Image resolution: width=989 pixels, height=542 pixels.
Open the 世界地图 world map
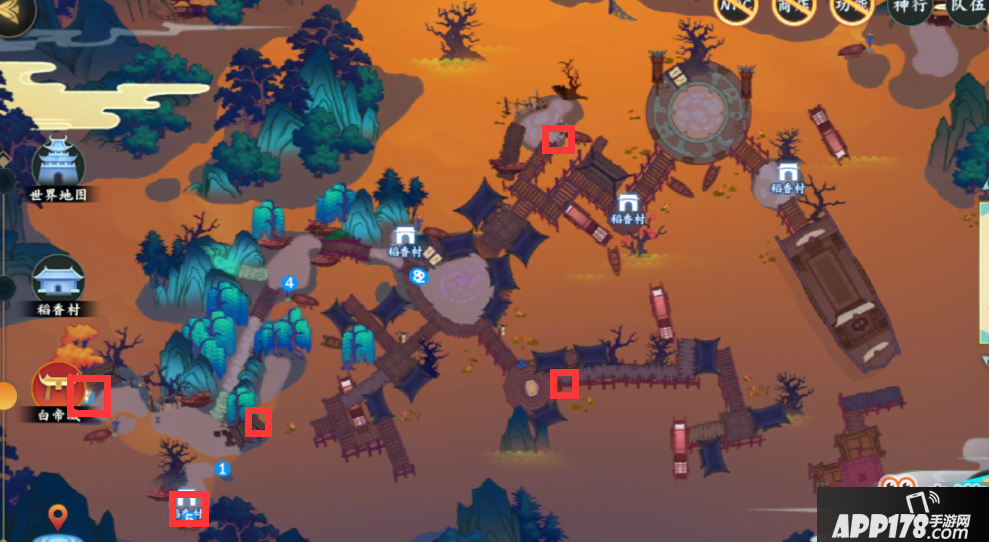[59, 166]
